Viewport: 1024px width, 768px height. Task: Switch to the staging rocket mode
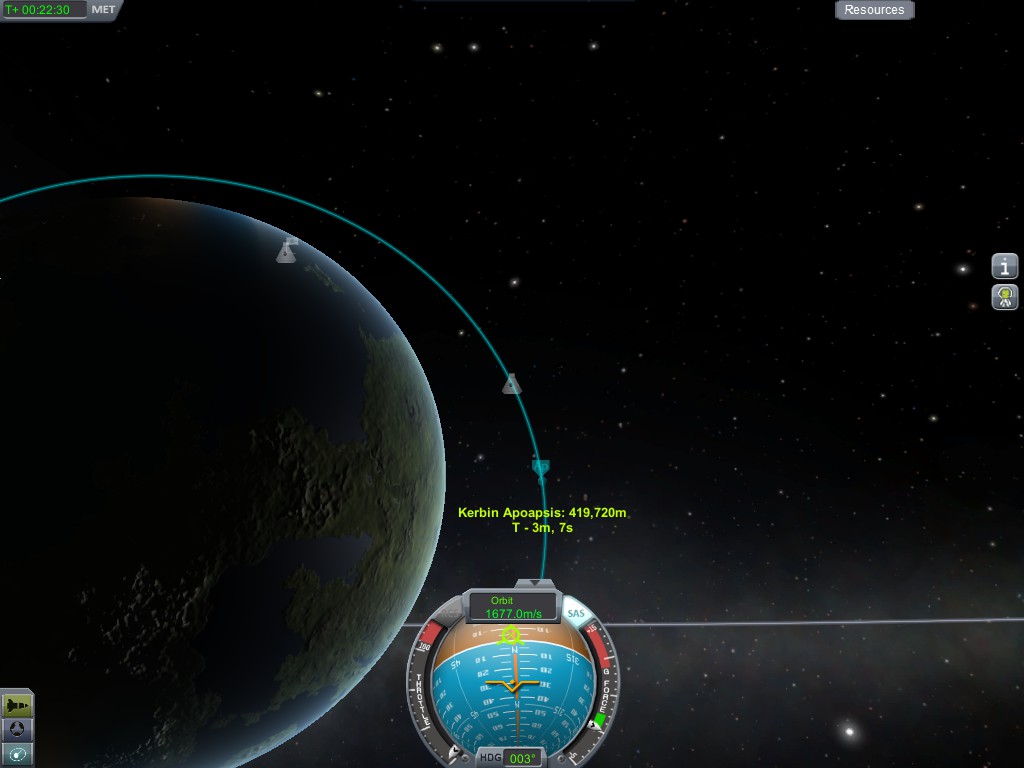pos(17,705)
